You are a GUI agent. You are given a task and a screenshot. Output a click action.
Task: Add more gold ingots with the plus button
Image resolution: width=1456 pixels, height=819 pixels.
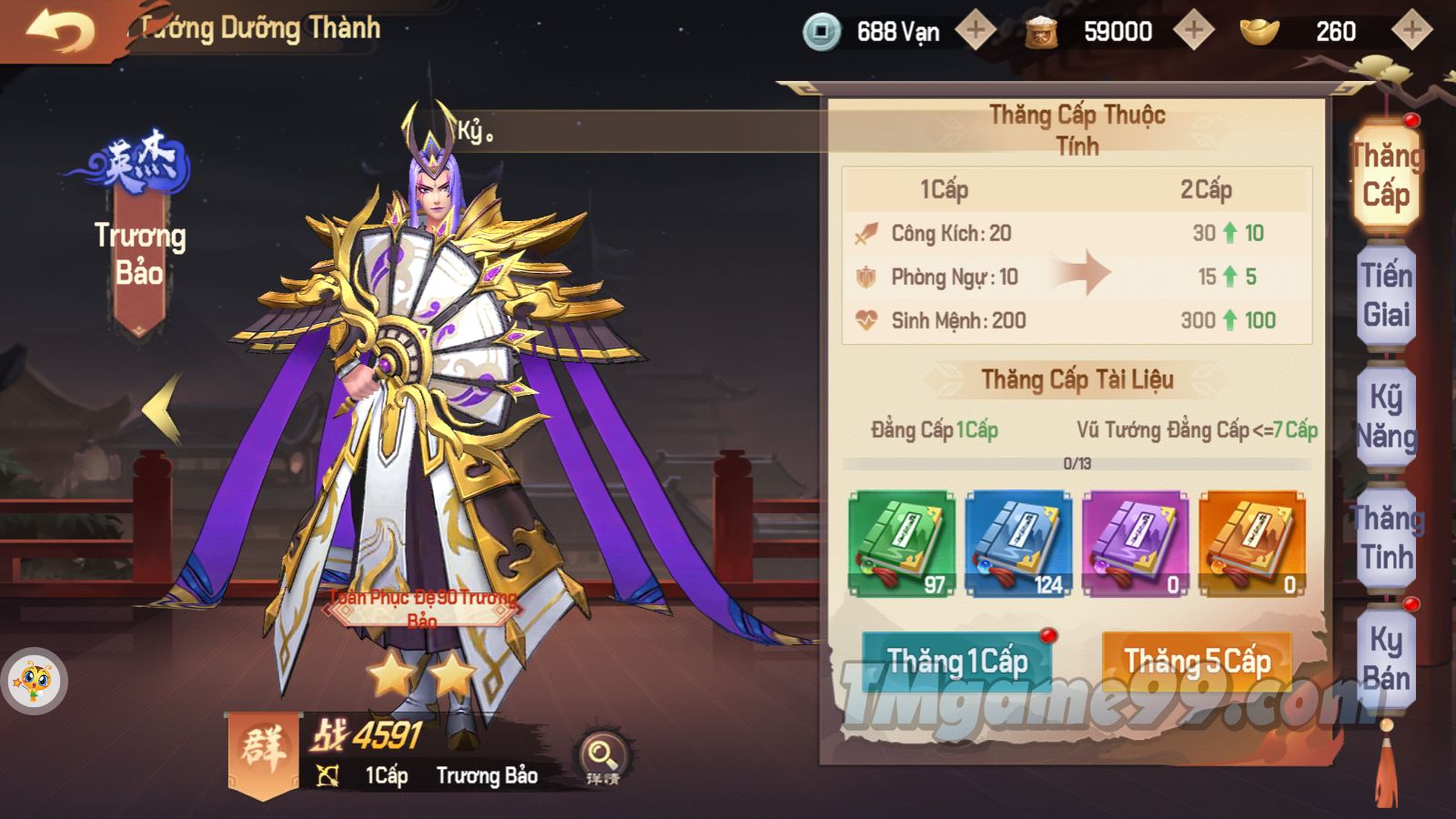click(1411, 31)
